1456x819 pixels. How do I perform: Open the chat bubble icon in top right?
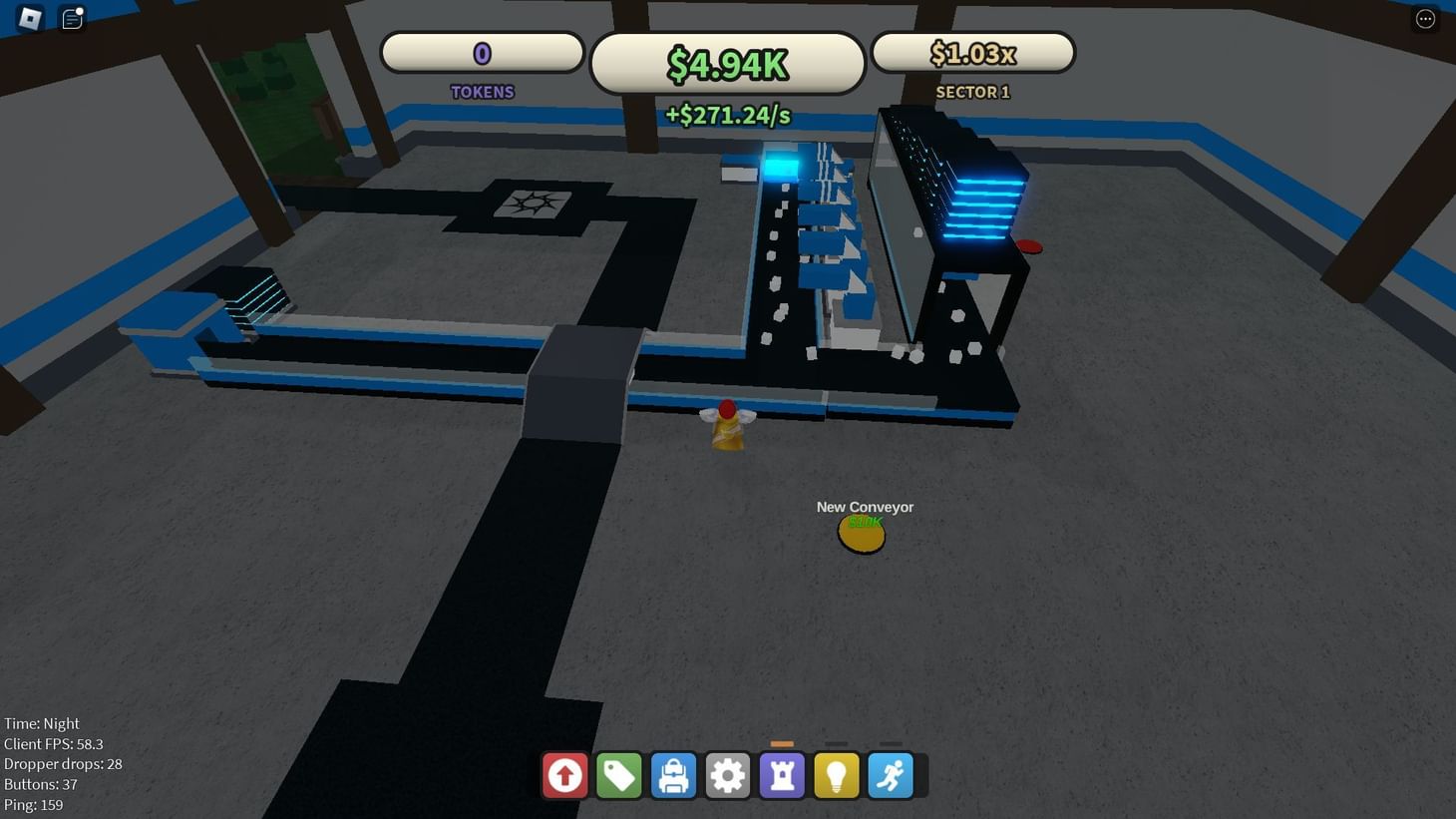[1424, 18]
